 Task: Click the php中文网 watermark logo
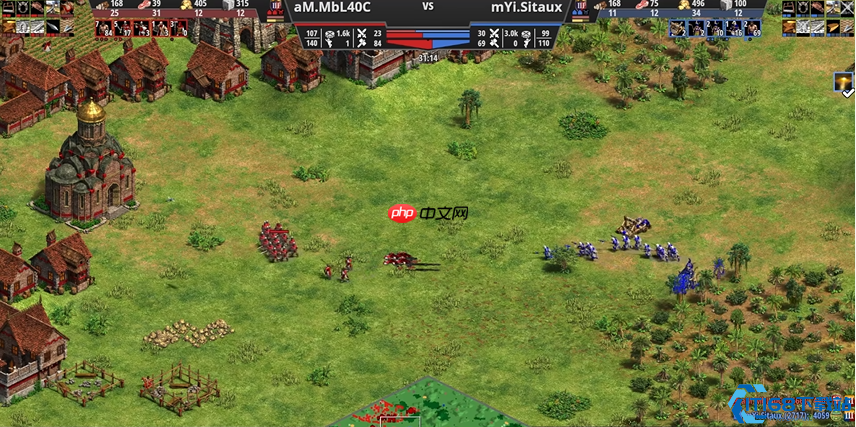[x=428, y=214]
